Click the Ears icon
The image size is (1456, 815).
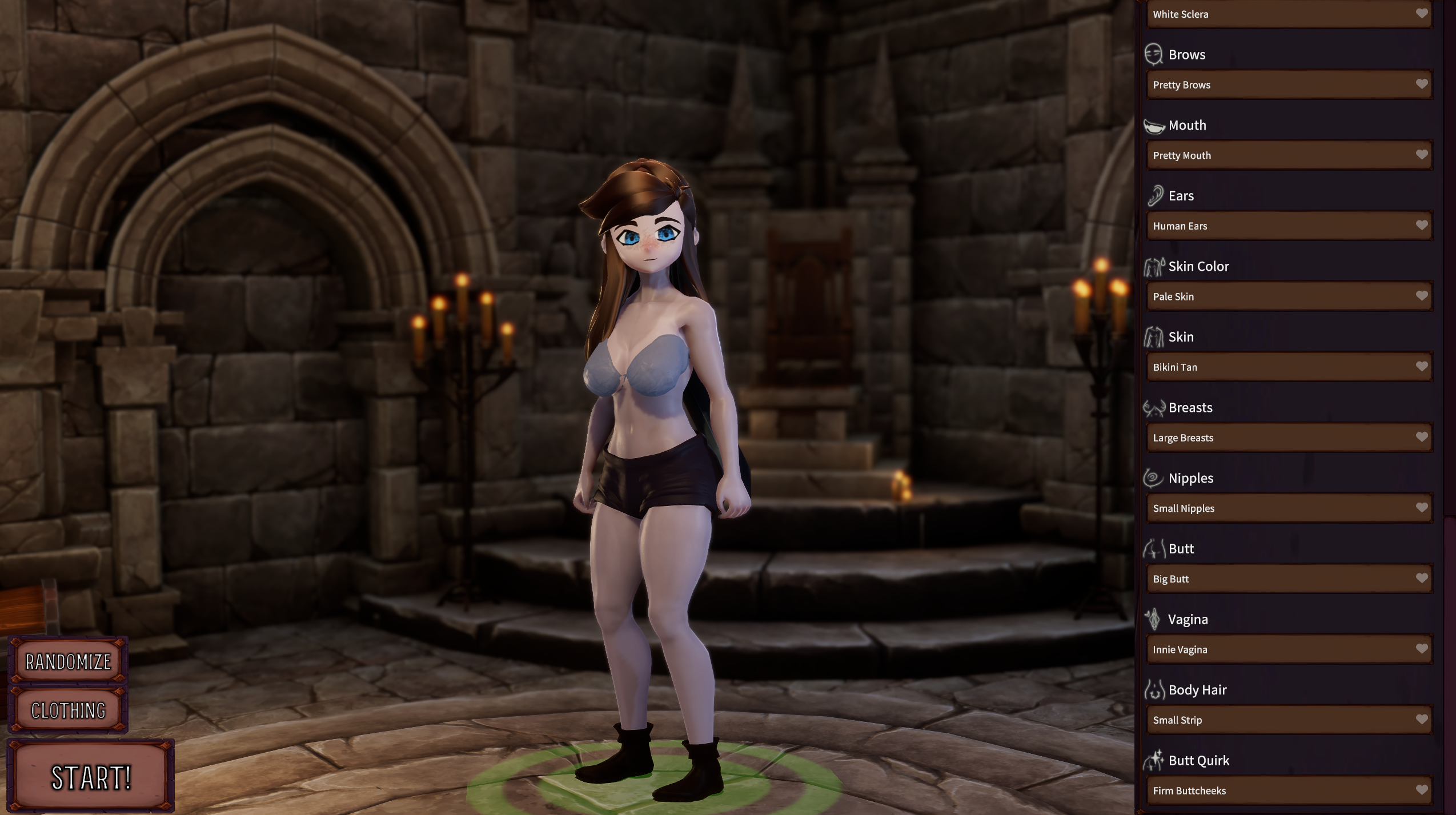pos(1155,195)
